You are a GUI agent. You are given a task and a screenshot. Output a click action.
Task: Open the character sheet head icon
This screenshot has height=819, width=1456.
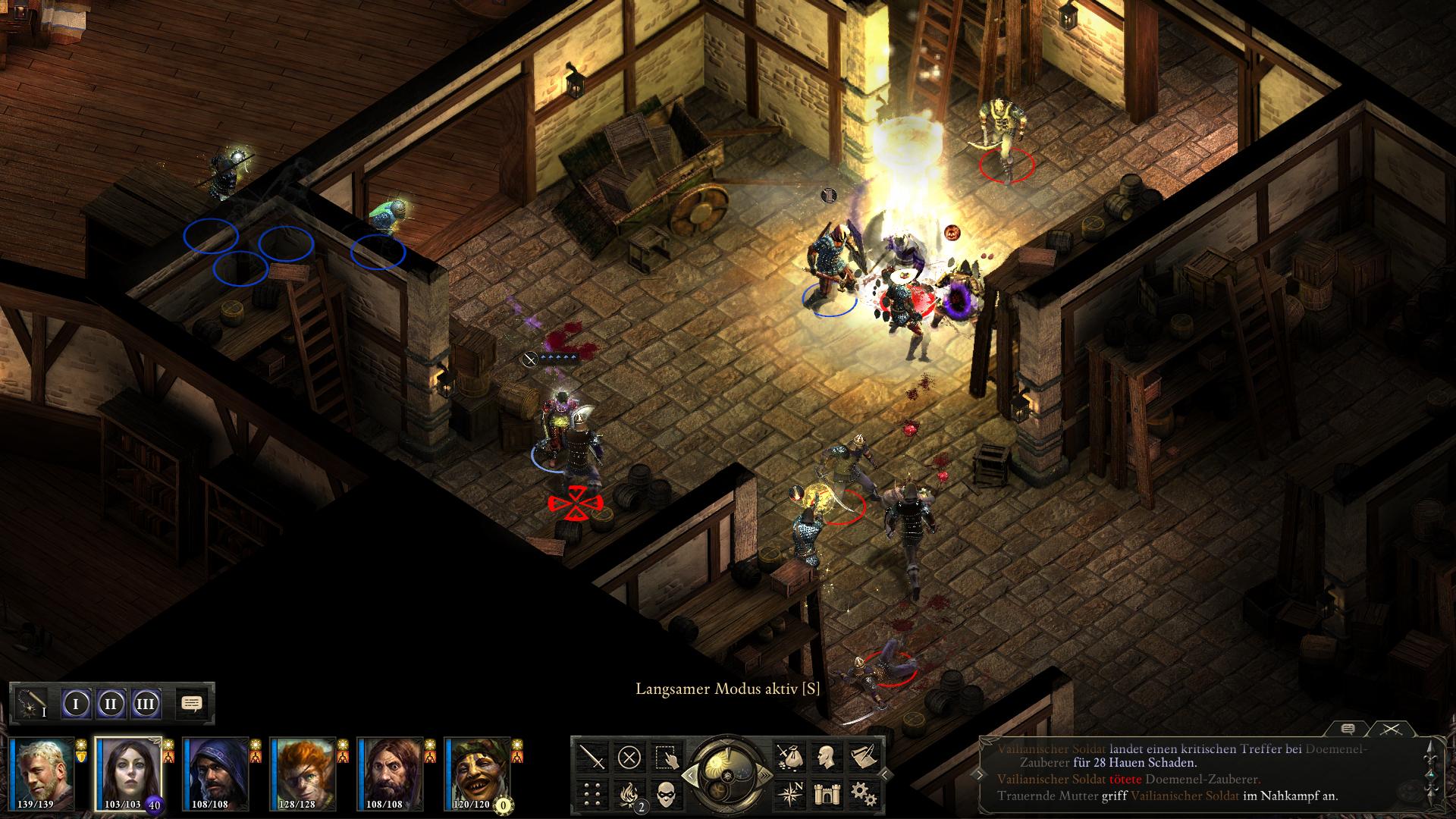pyautogui.click(x=826, y=757)
